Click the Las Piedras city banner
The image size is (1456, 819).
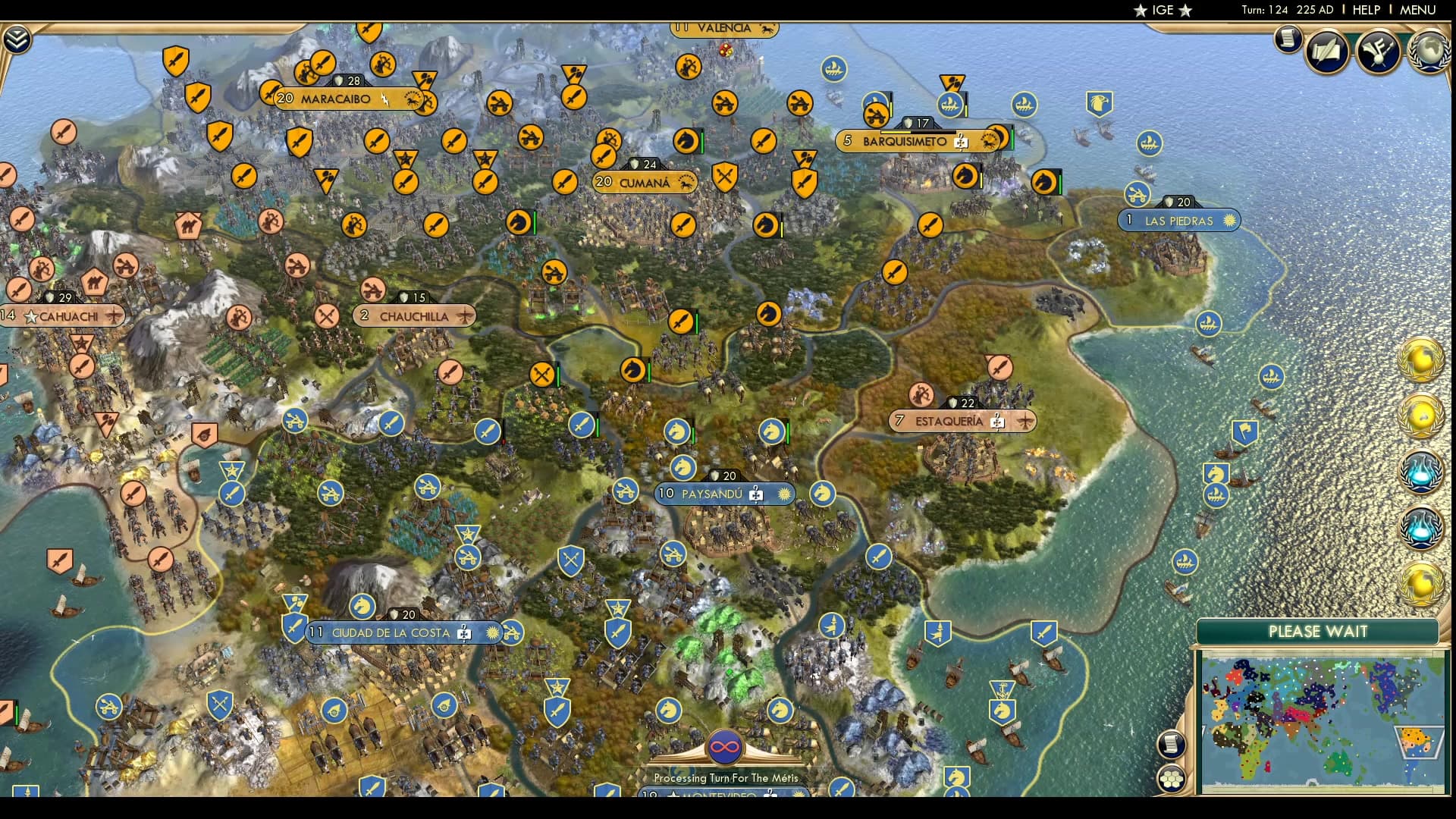pos(1179,221)
